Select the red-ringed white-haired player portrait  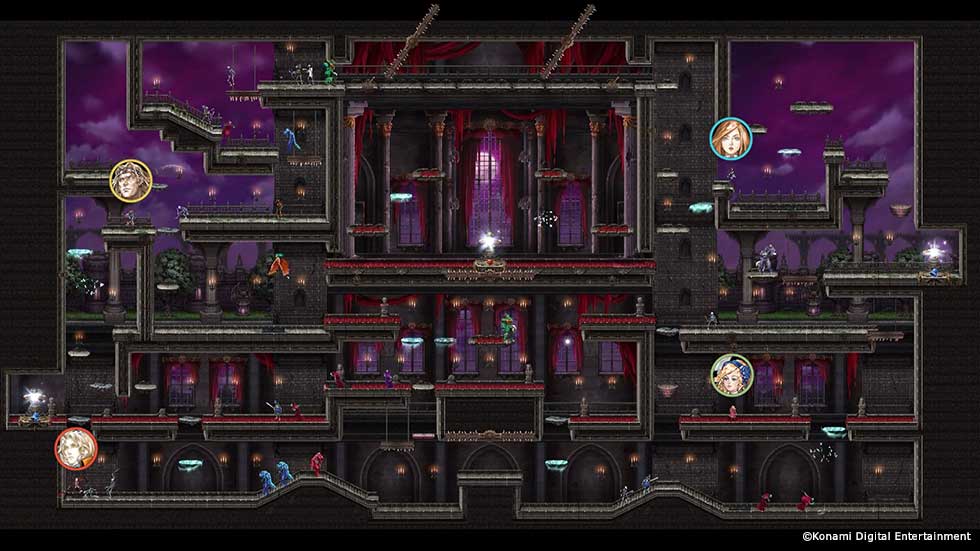75,447
